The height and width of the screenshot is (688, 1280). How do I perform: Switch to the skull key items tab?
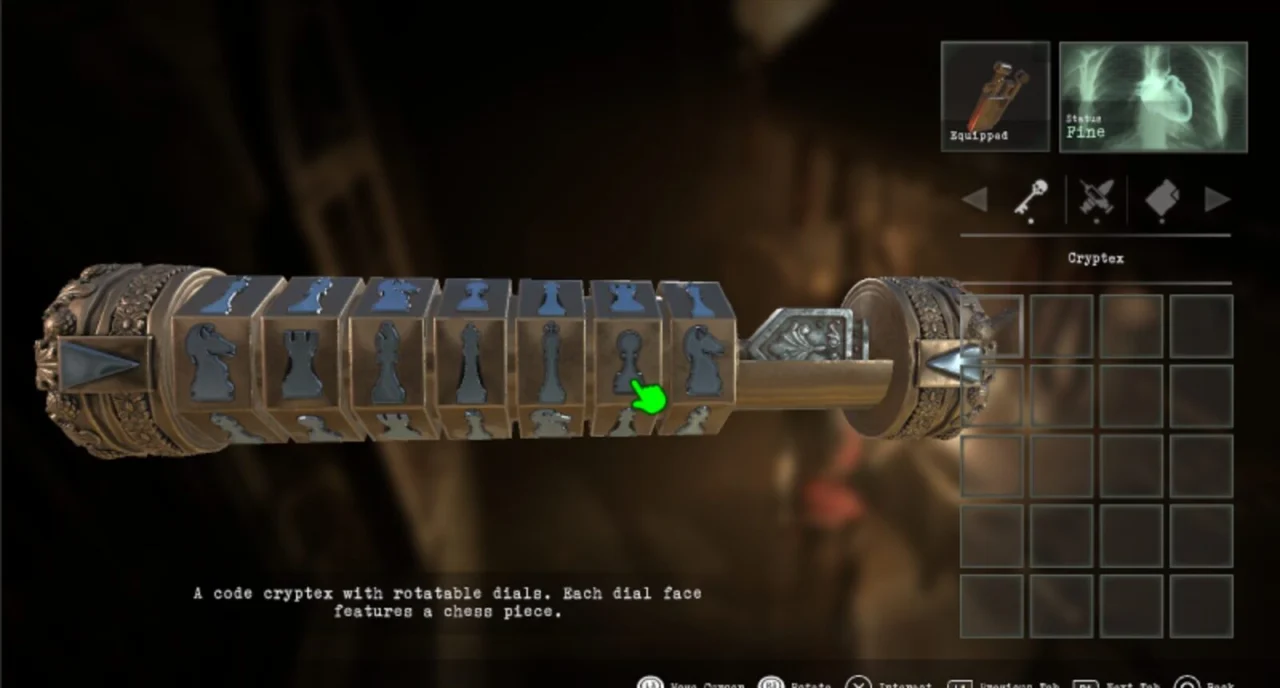tap(1030, 199)
